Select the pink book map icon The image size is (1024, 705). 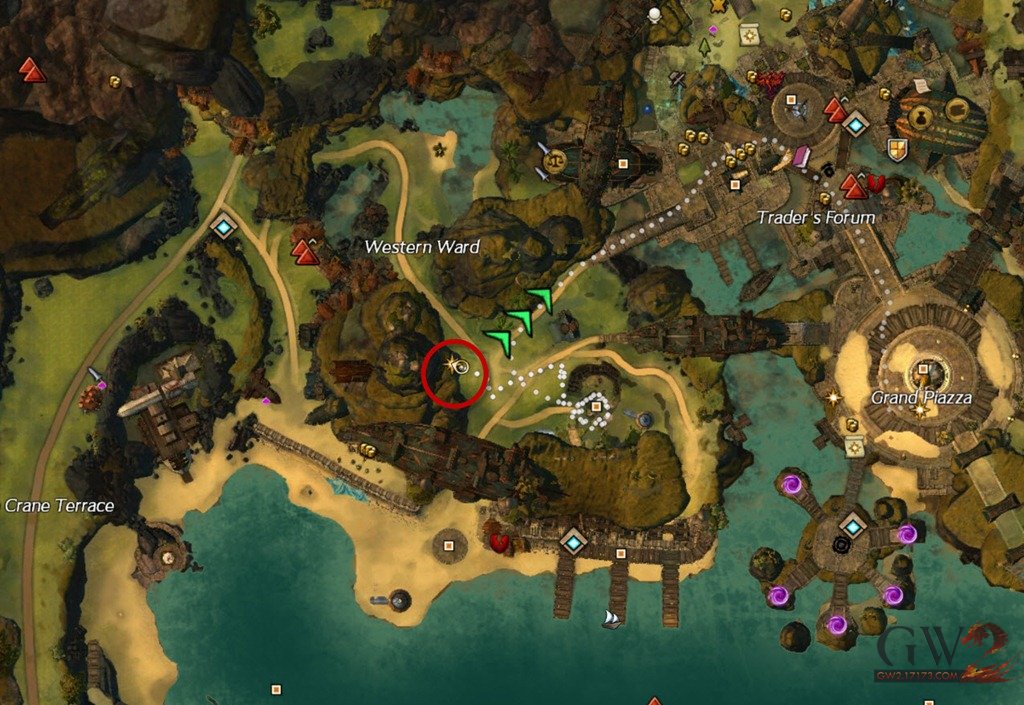(802, 158)
